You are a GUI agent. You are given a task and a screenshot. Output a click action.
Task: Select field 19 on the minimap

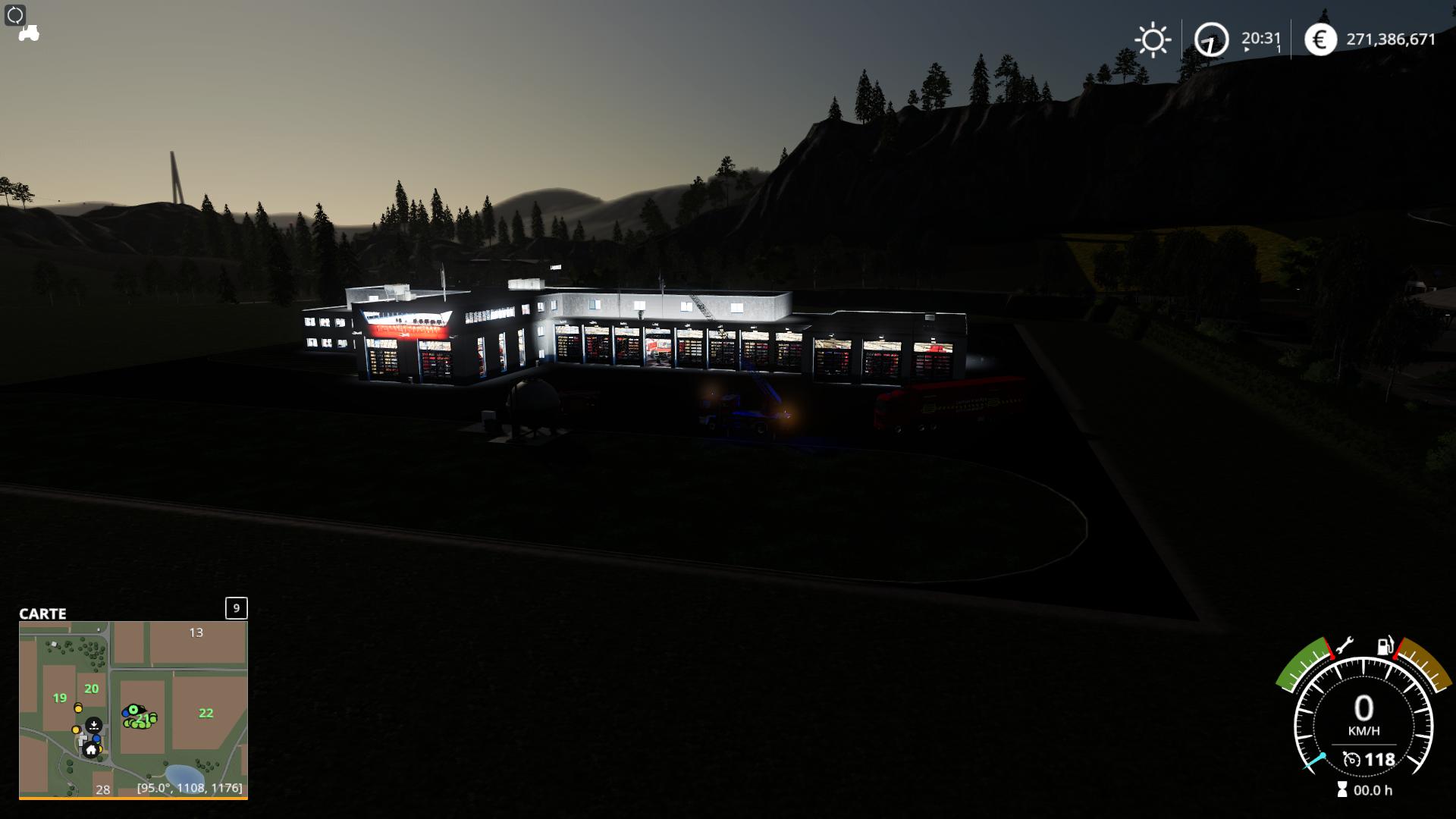(x=60, y=698)
